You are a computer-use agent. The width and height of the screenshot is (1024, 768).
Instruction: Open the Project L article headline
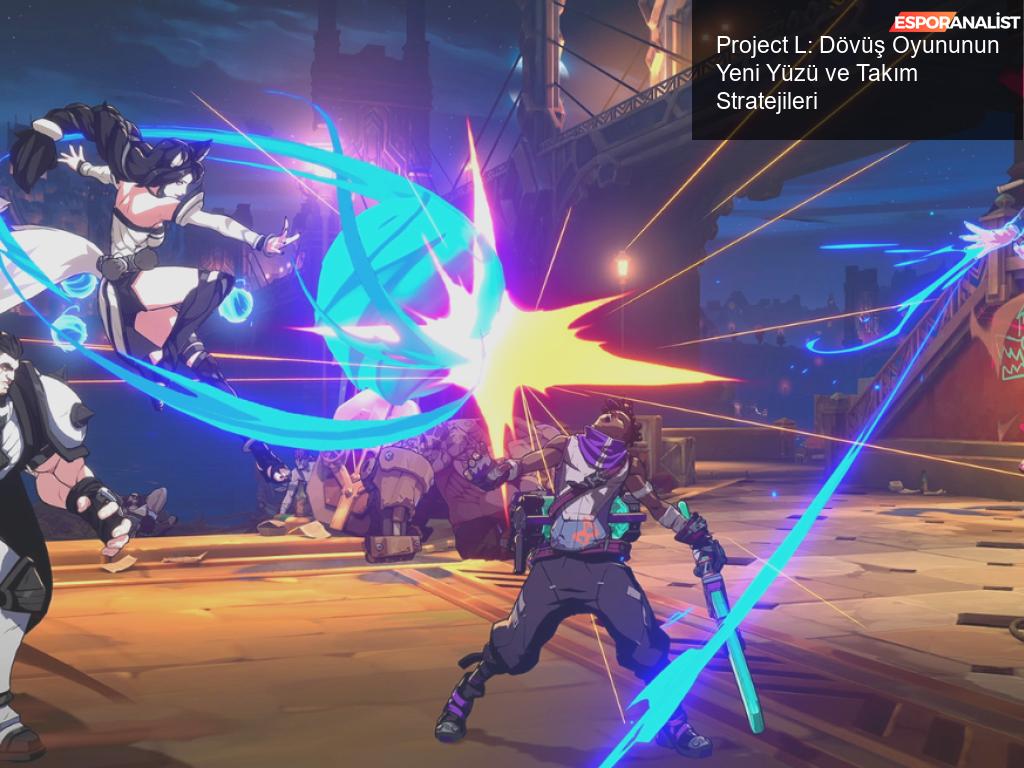(x=857, y=73)
